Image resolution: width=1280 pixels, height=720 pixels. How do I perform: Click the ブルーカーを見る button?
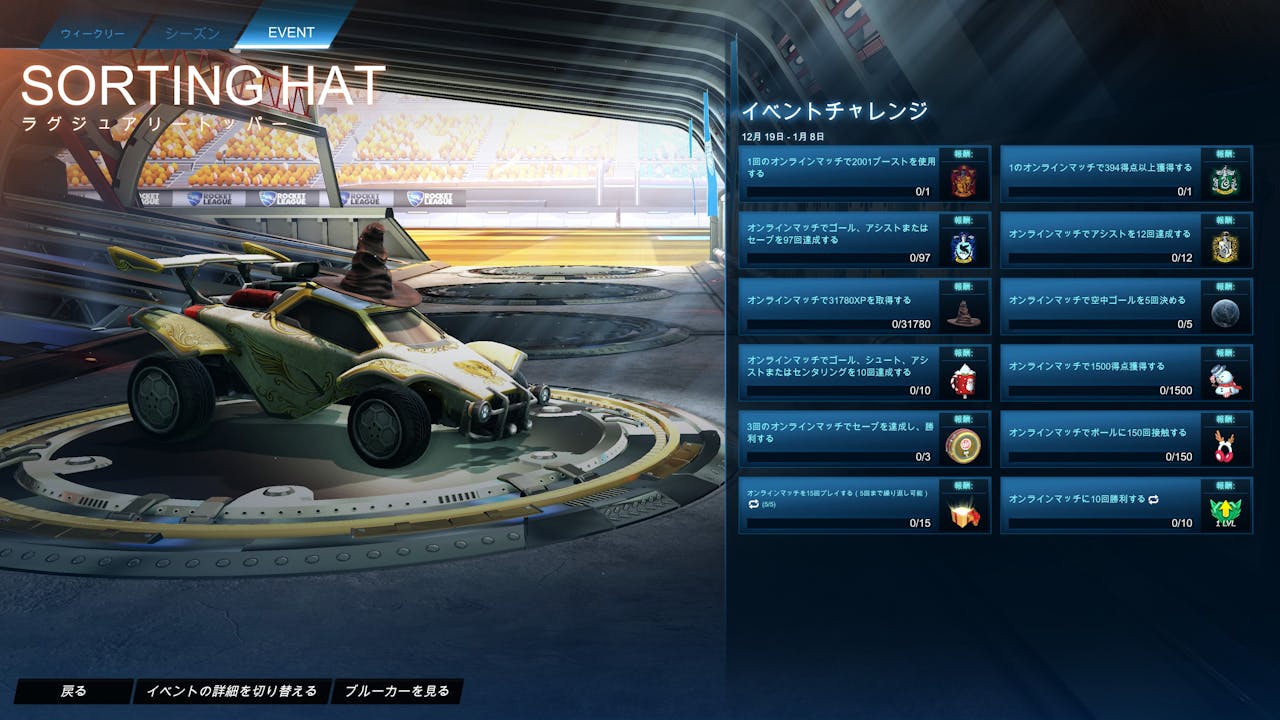tap(396, 691)
